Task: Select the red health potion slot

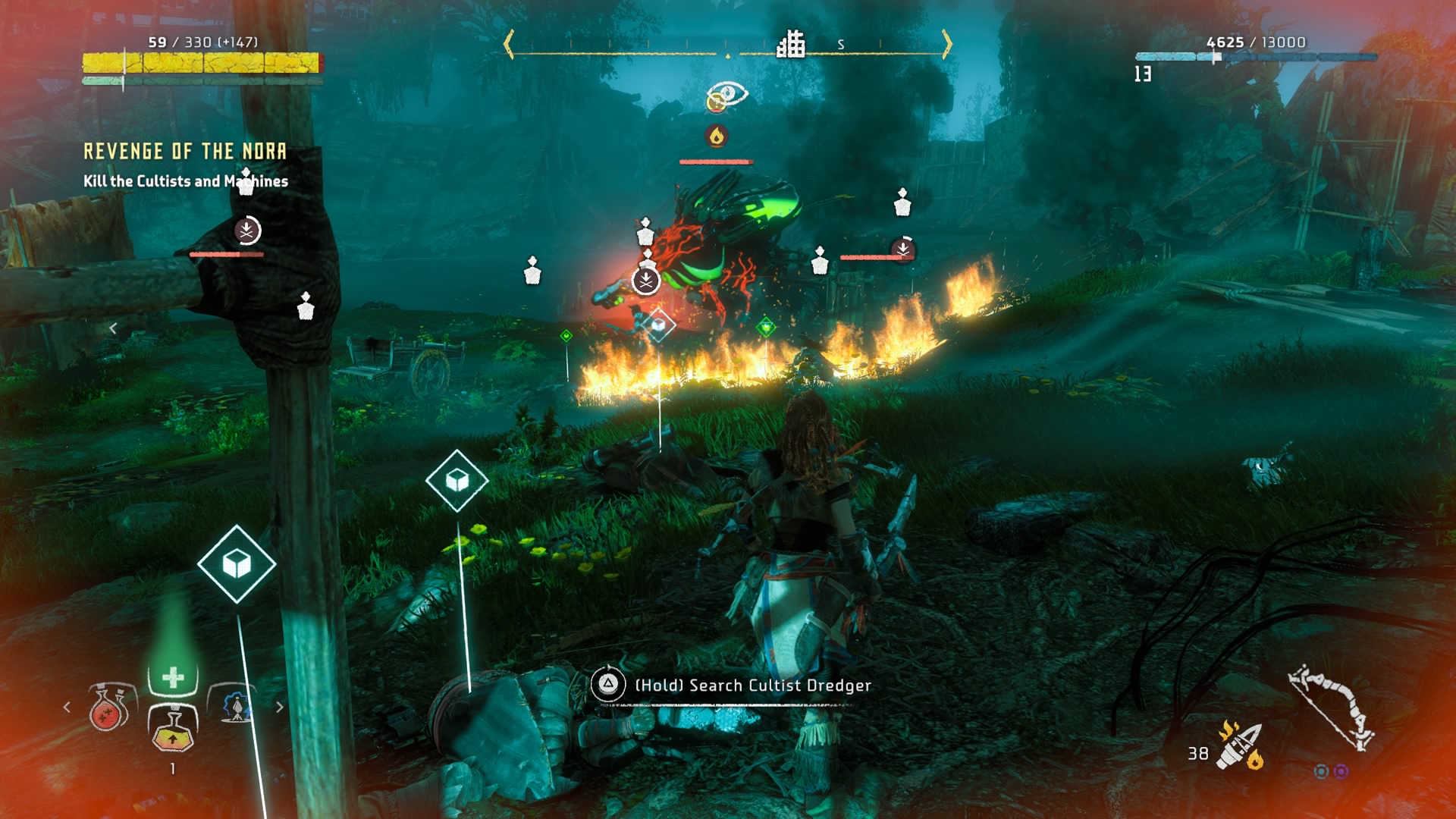Action: point(108,708)
